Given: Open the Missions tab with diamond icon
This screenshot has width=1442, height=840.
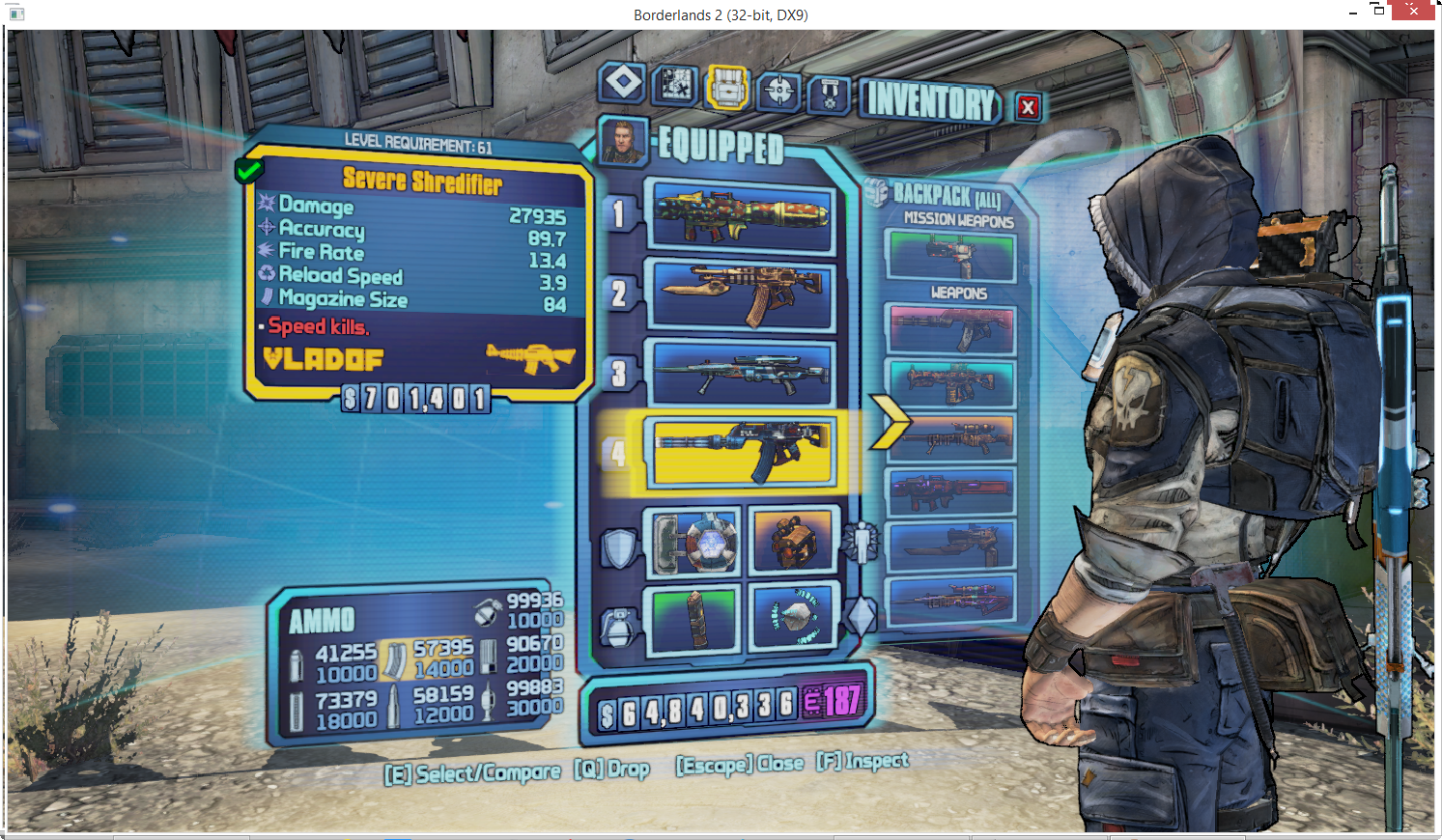Looking at the screenshot, I should click(622, 83).
